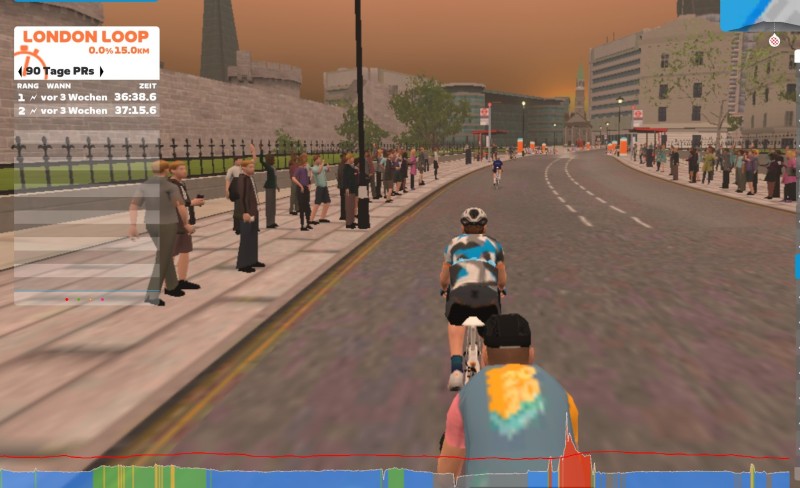Click the checkered finish marker under the minimap

tap(773, 41)
